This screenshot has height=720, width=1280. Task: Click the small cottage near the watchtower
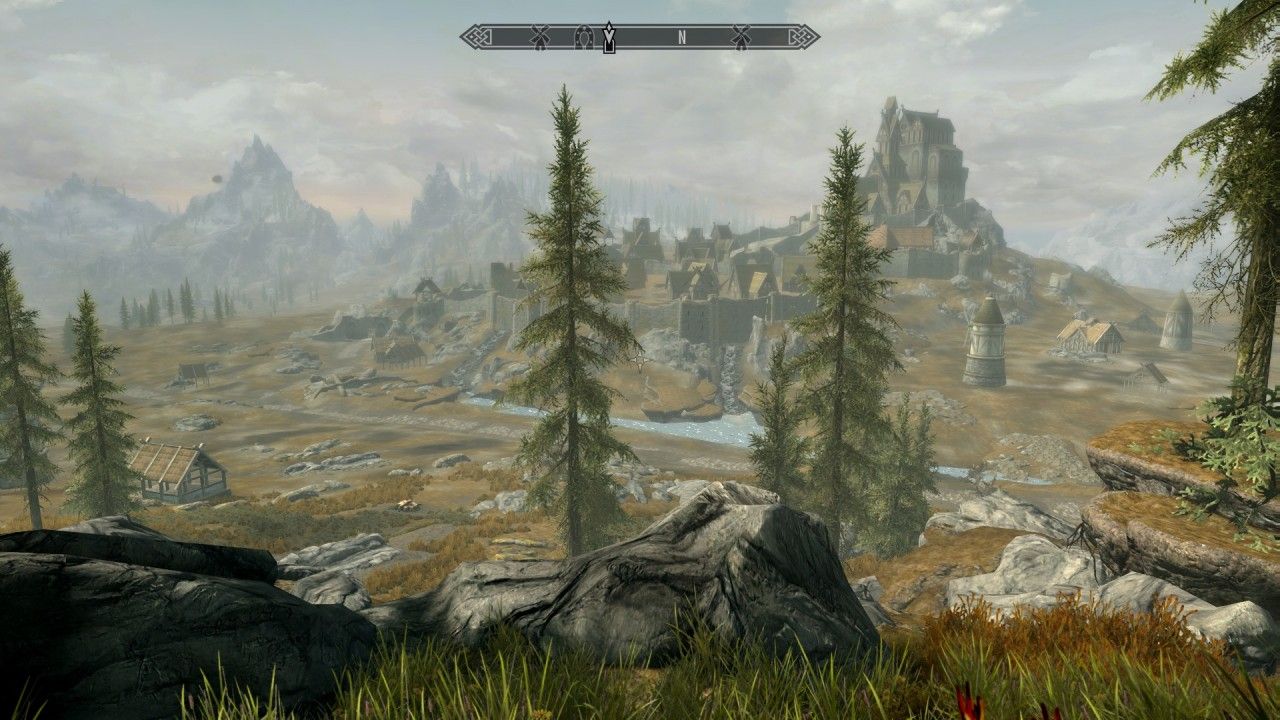[1090, 335]
